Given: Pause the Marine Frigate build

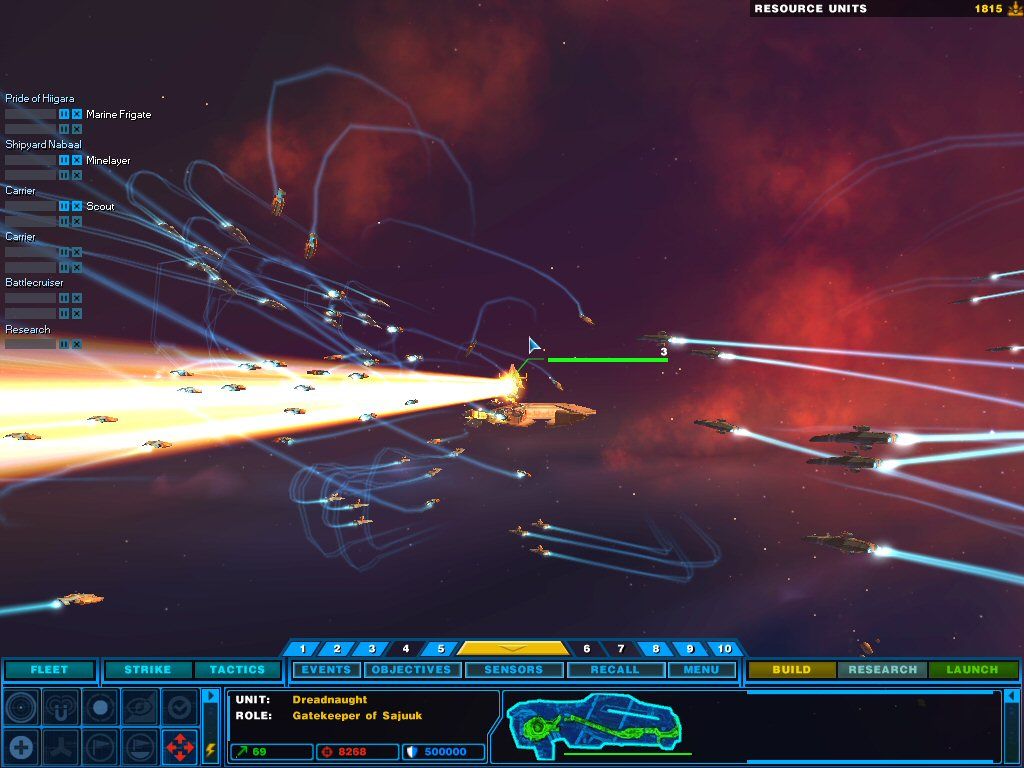Looking at the screenshot, I should 64,114.
